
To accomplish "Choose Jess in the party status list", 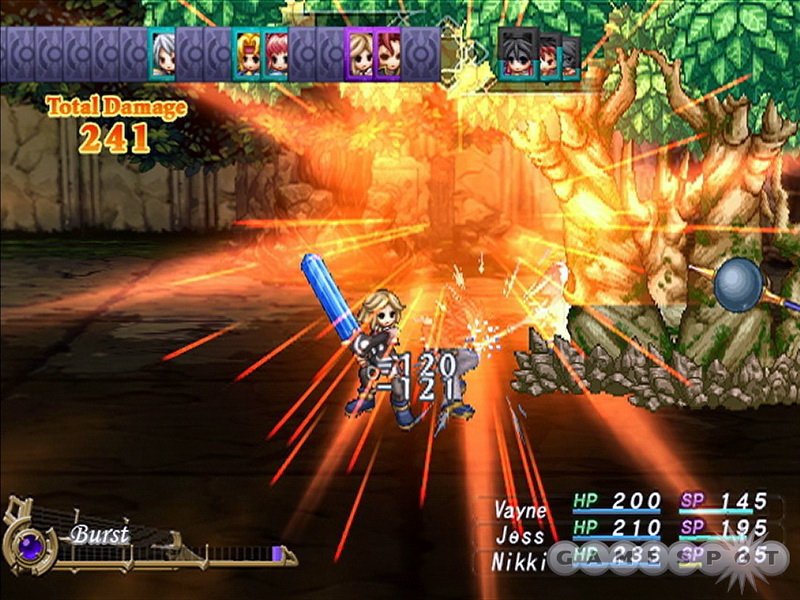I will pyautogui.click(x=521, y=535).
